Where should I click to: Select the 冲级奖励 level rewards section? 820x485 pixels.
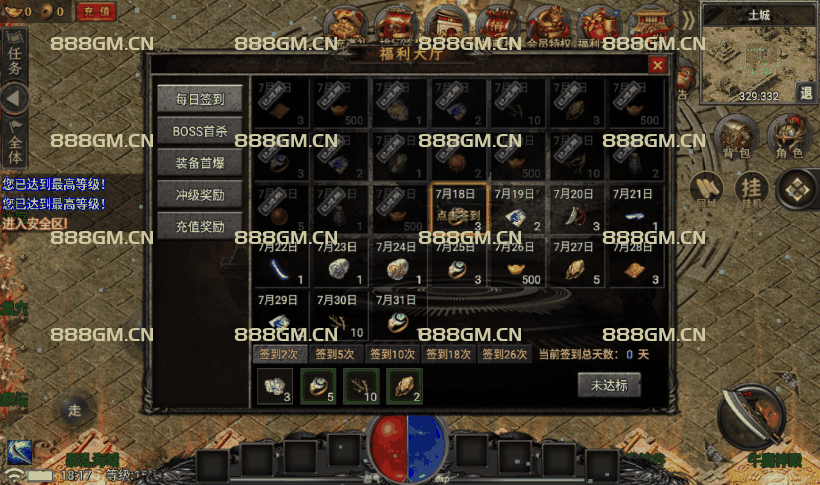click(x=199, y=194)
